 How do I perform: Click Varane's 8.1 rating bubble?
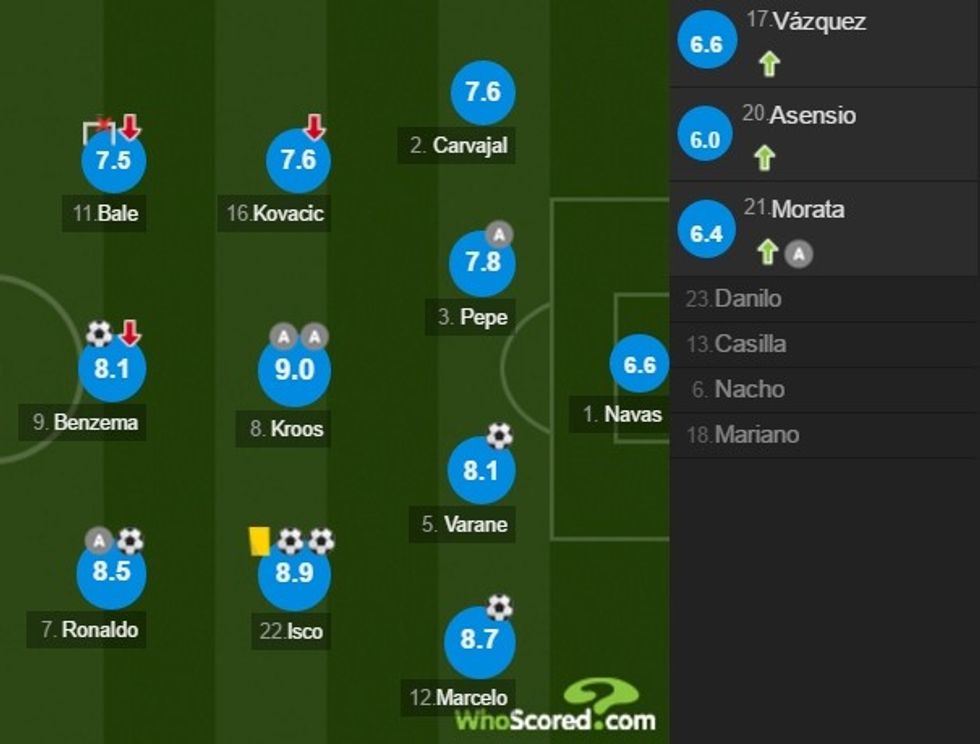[x=481, y=470]
